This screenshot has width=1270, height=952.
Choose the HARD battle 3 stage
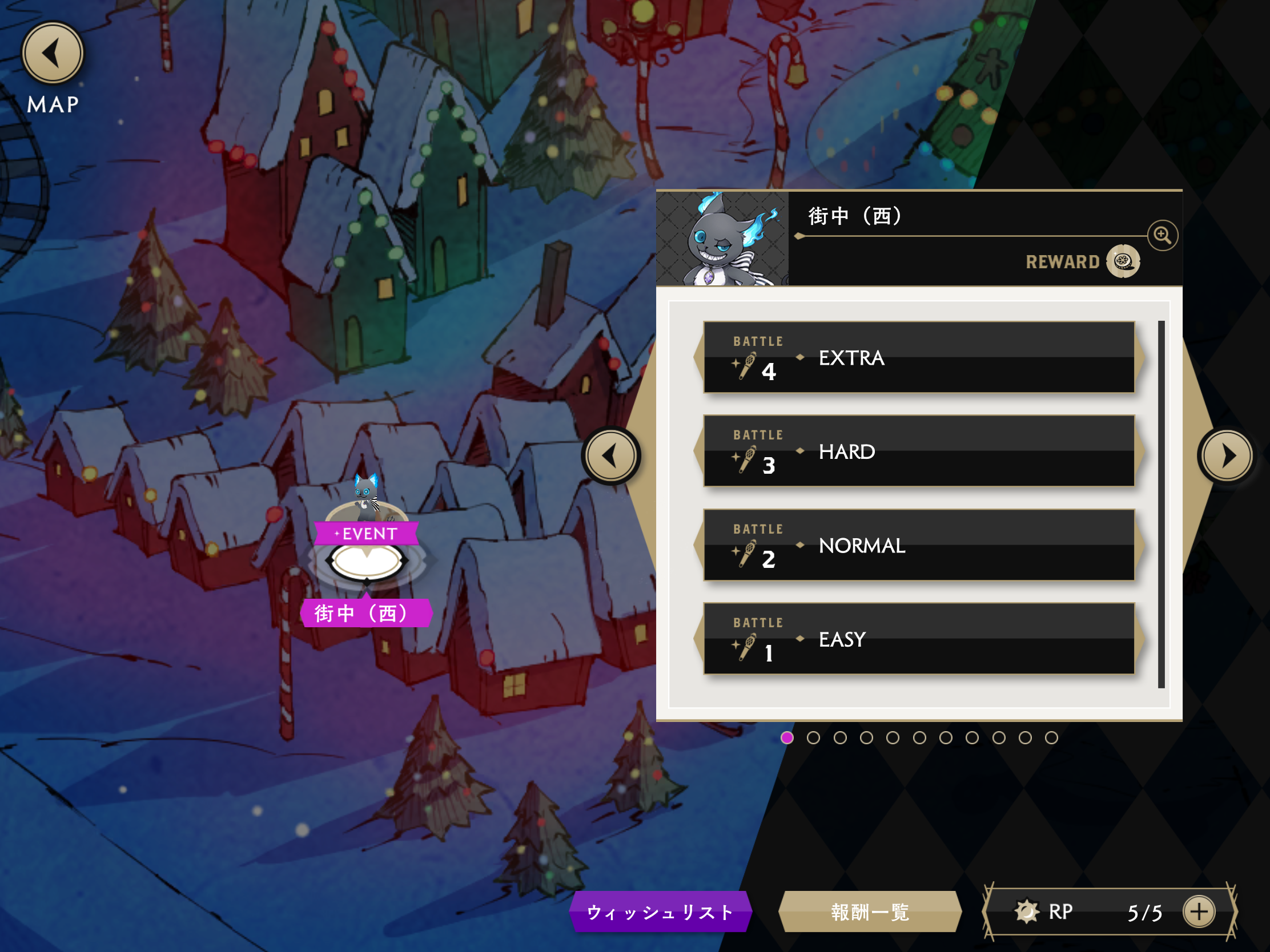[x=919, y=451]
